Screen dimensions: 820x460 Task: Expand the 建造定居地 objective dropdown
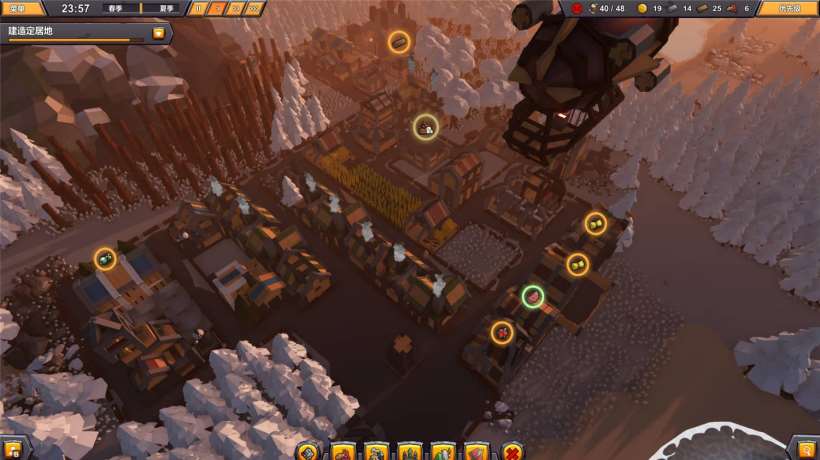click(x=158, y=32)
